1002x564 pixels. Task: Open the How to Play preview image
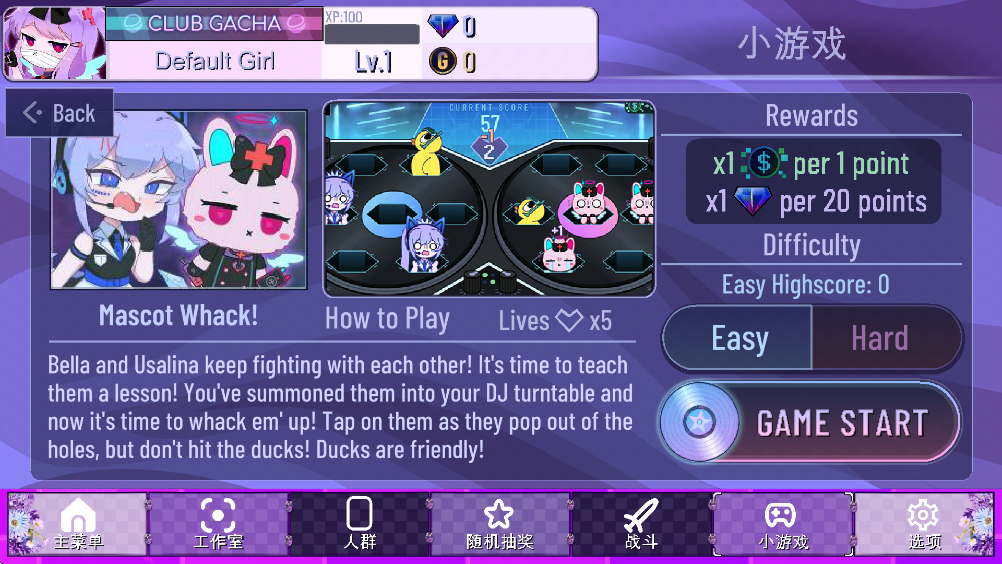coord(489,198)
